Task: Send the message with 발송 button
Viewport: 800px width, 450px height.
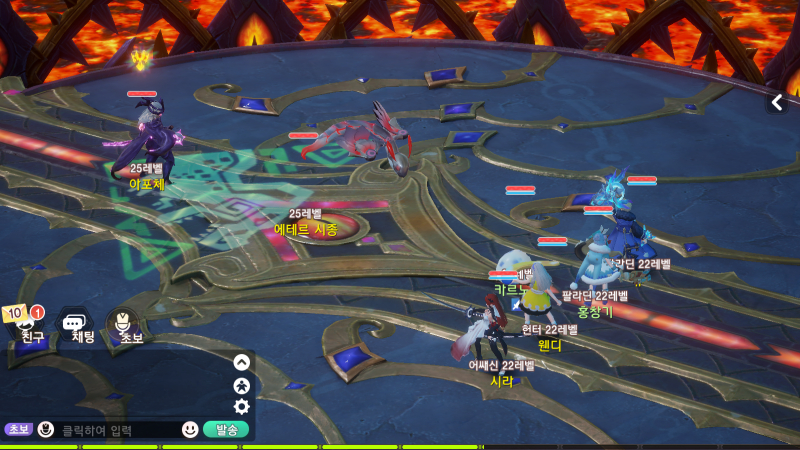Action: coord(225,430)
